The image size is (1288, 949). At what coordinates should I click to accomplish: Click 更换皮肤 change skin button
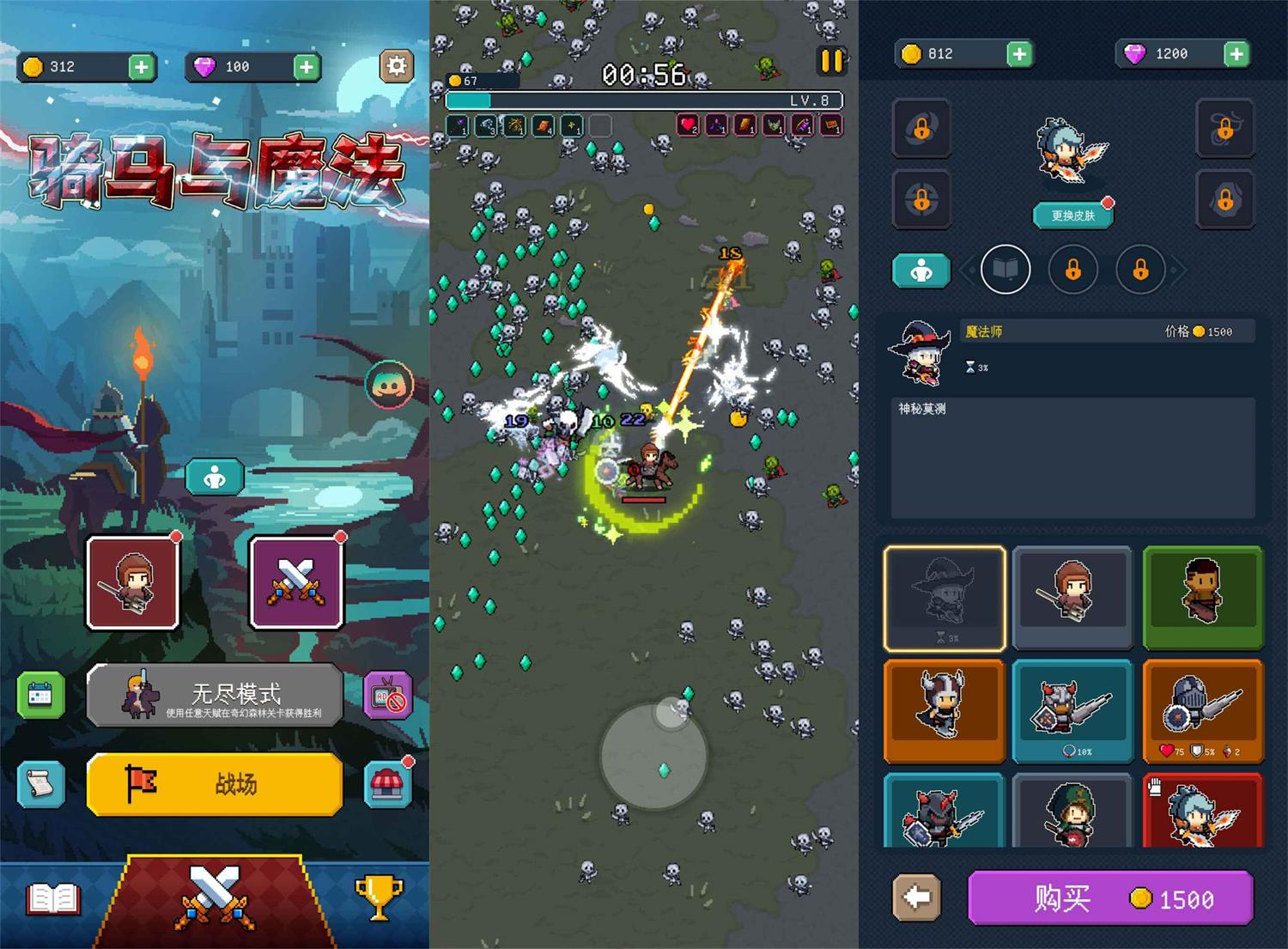(x=1072, y=216)
